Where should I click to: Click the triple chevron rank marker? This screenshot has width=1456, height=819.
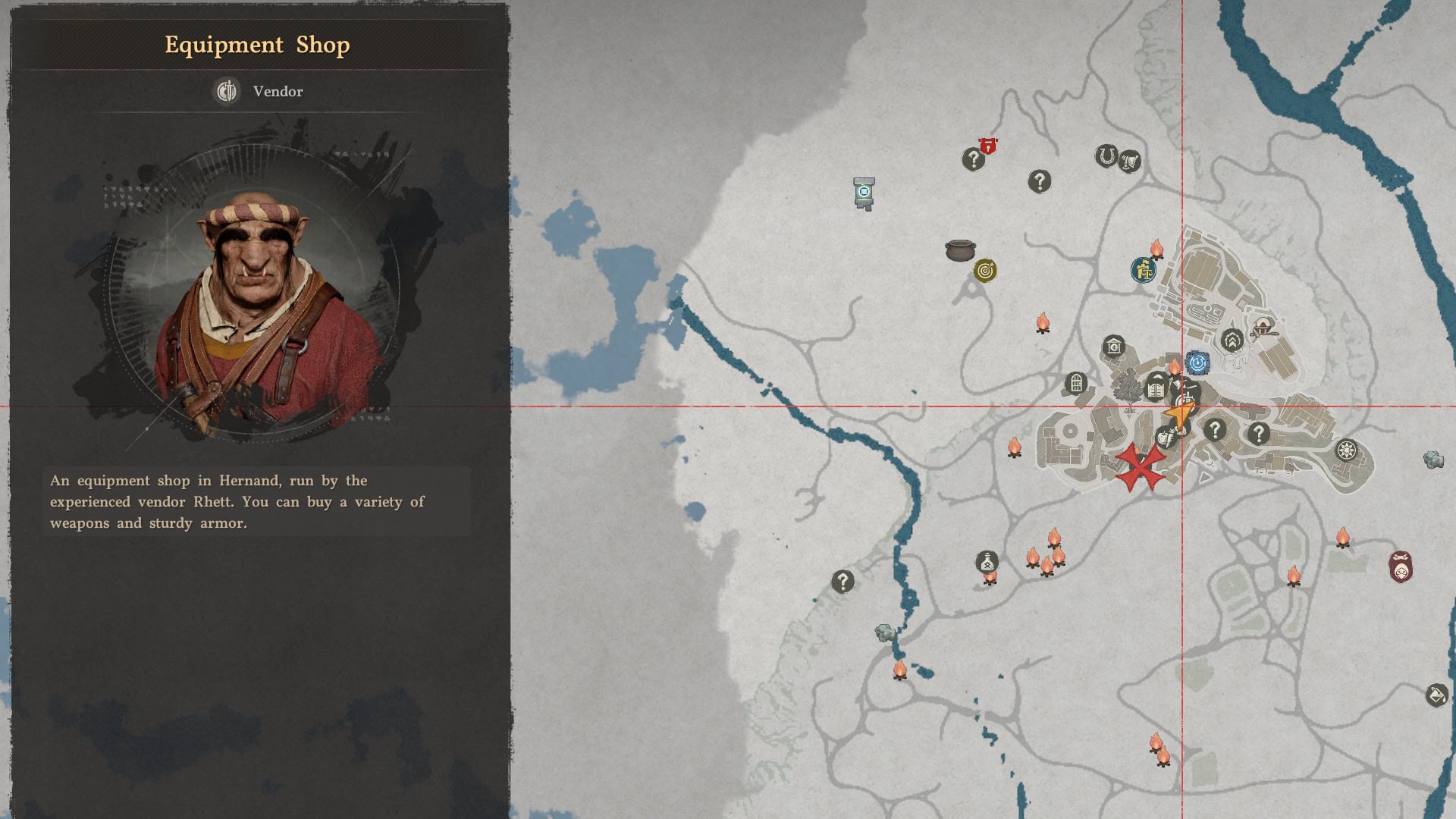1232,340
